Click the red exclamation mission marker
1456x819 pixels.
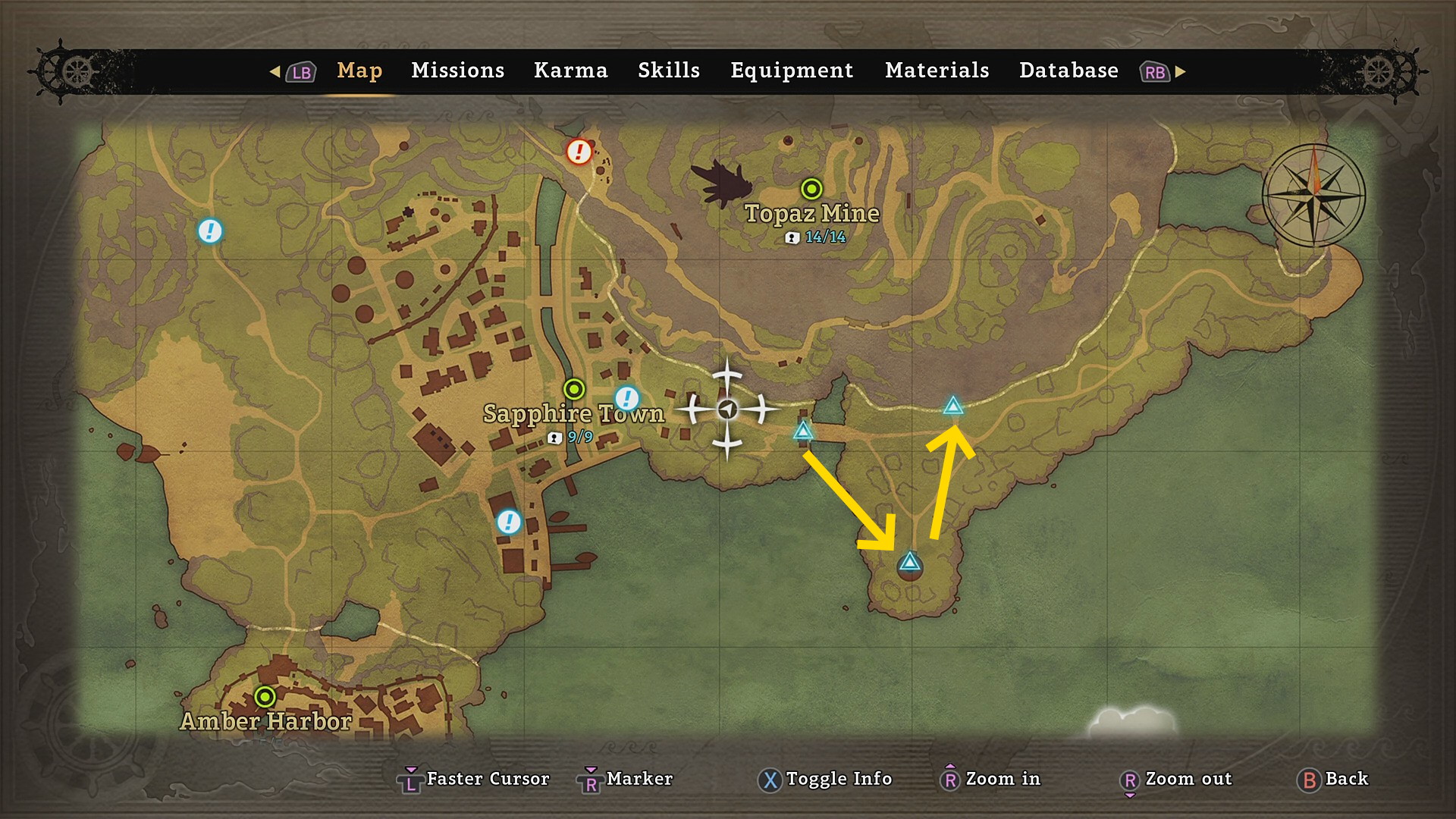(x=579, y=152)
